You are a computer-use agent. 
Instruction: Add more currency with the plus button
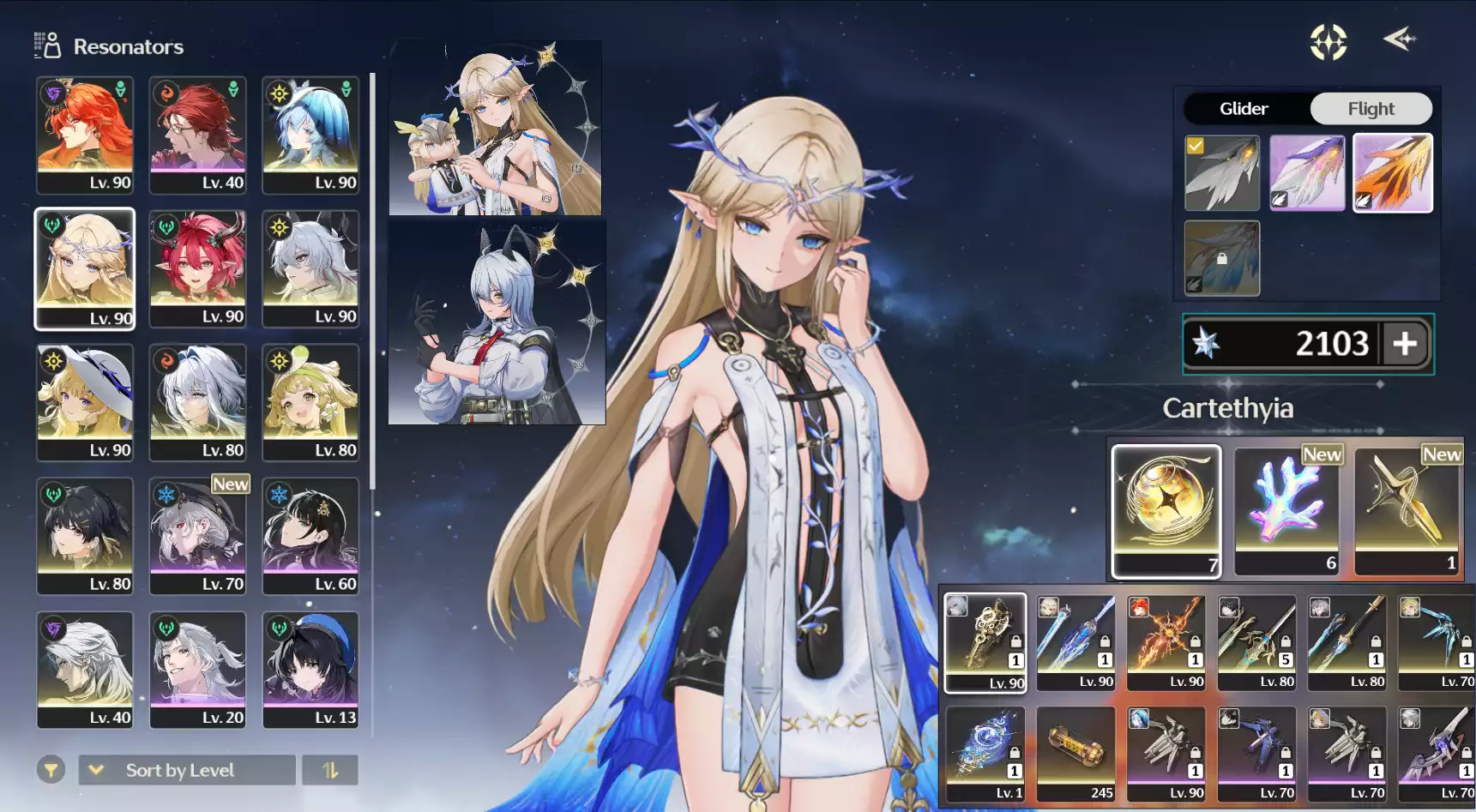click(1405, 344)
